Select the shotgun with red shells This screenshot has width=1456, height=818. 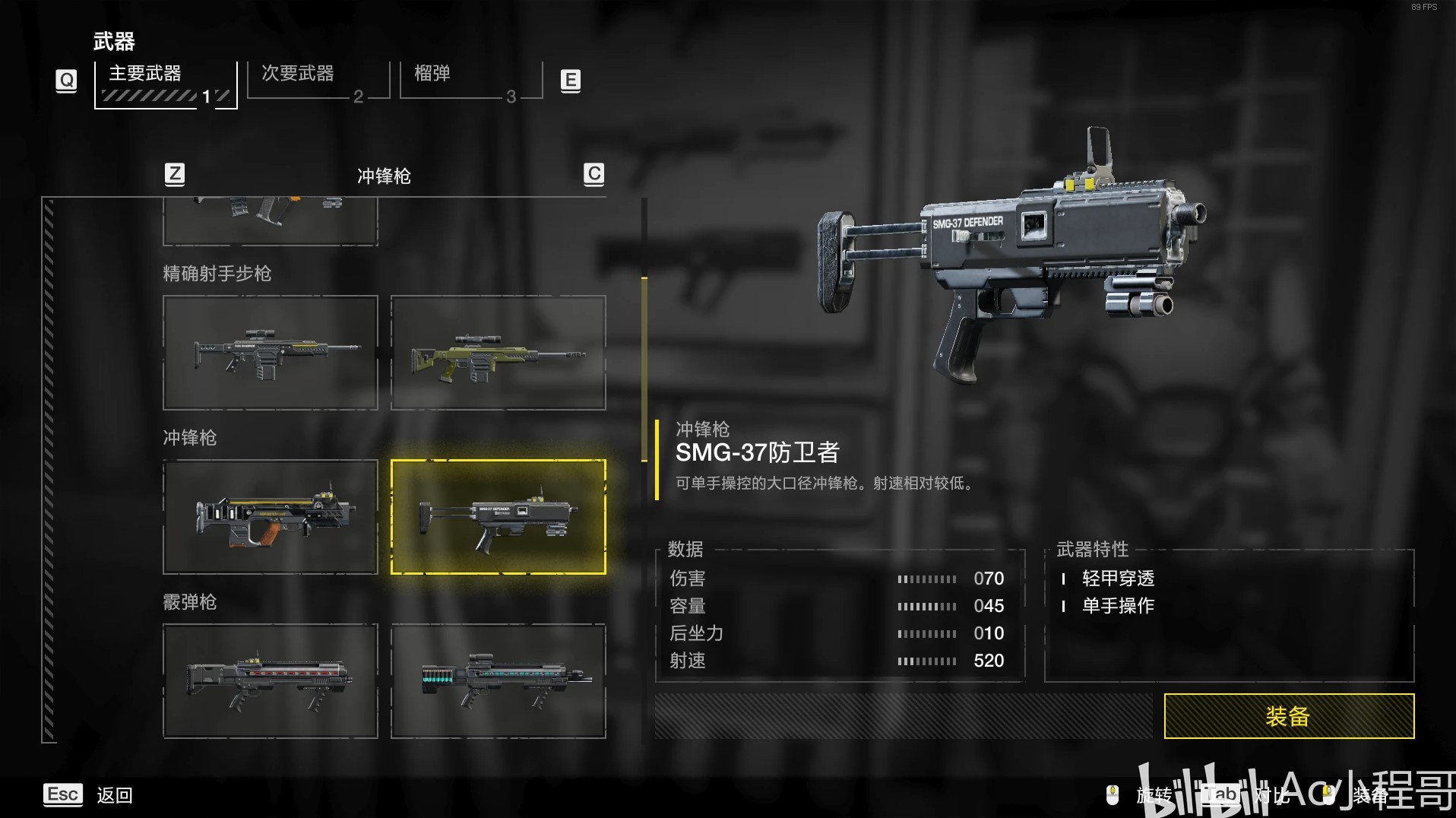point(271,681)
